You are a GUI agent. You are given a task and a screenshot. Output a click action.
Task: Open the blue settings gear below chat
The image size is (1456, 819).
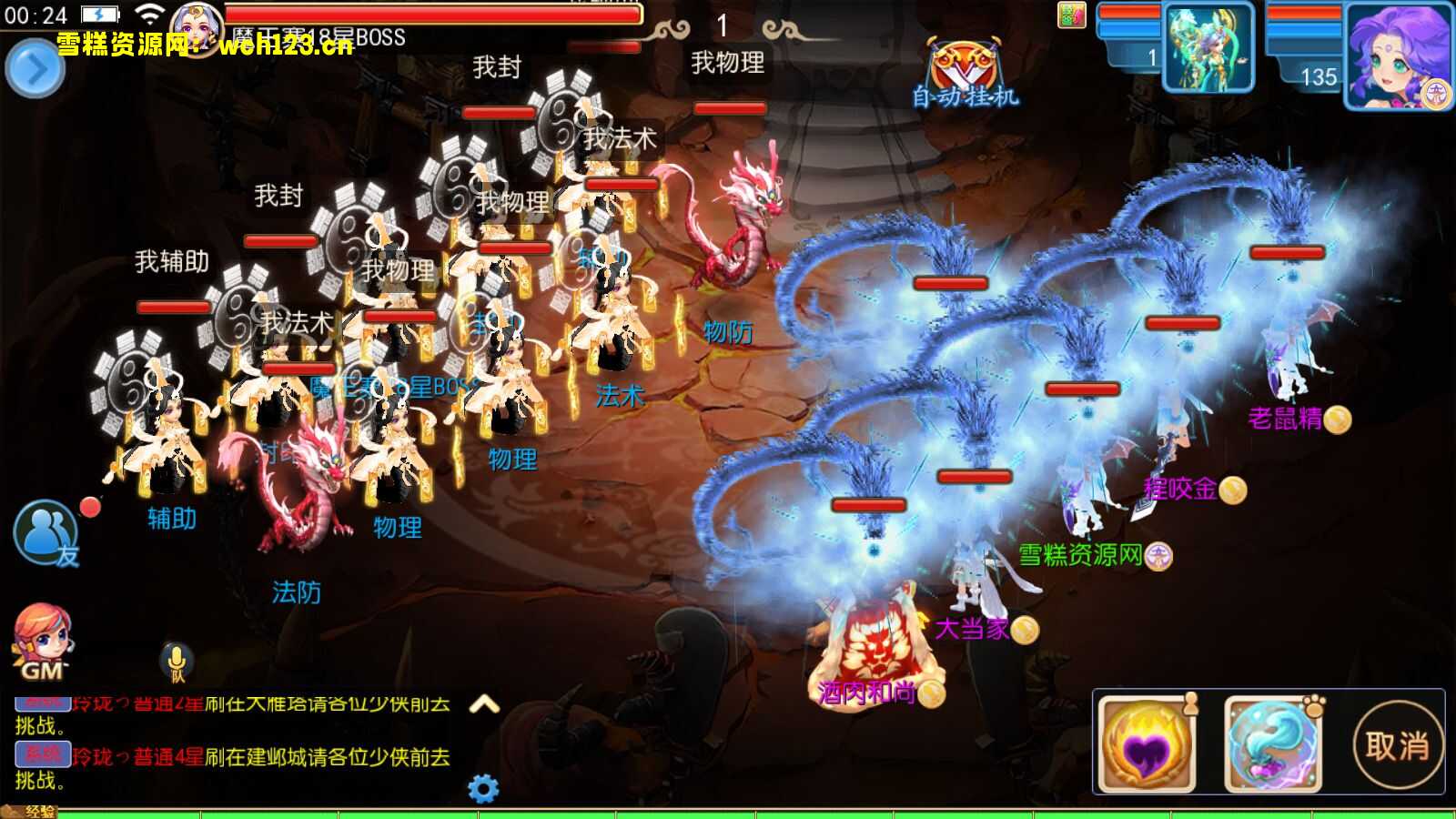[483, 788]
